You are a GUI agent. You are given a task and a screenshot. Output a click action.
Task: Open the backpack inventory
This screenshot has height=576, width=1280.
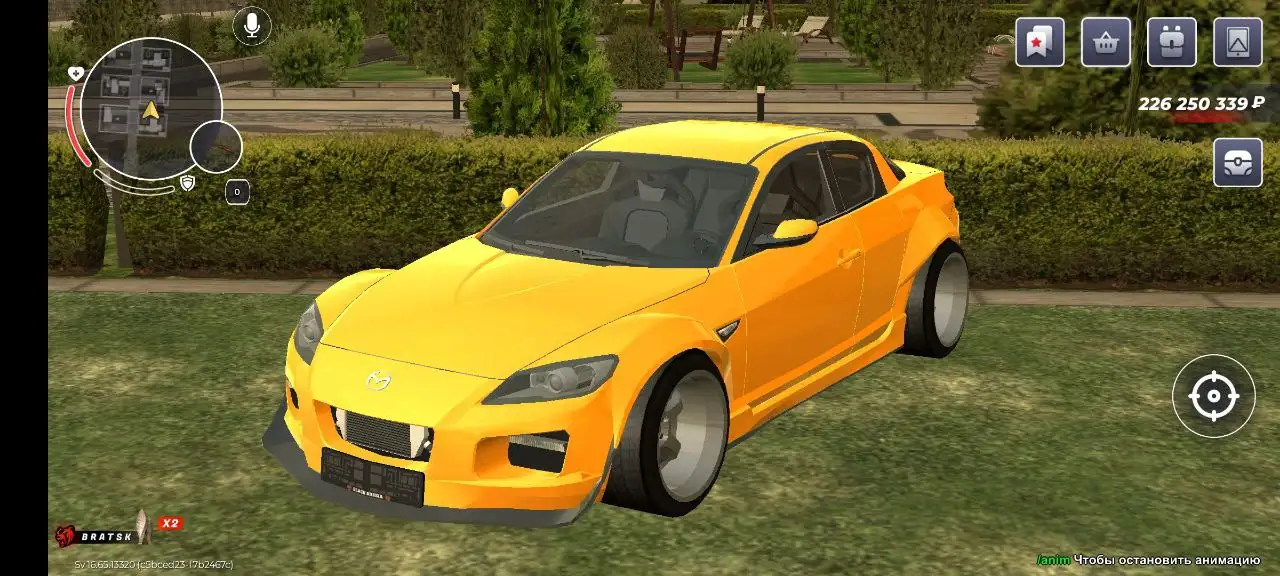coord(1172,42)
